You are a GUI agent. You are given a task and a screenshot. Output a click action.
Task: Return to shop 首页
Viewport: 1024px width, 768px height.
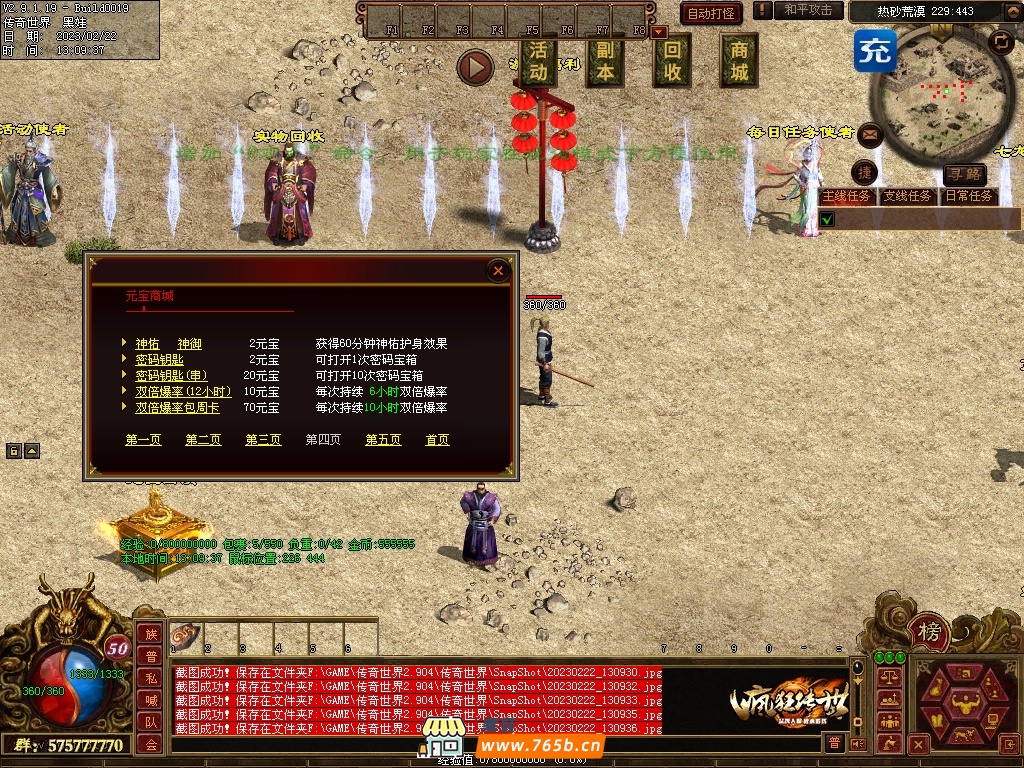pyautogui.click(x=437, y=439)
